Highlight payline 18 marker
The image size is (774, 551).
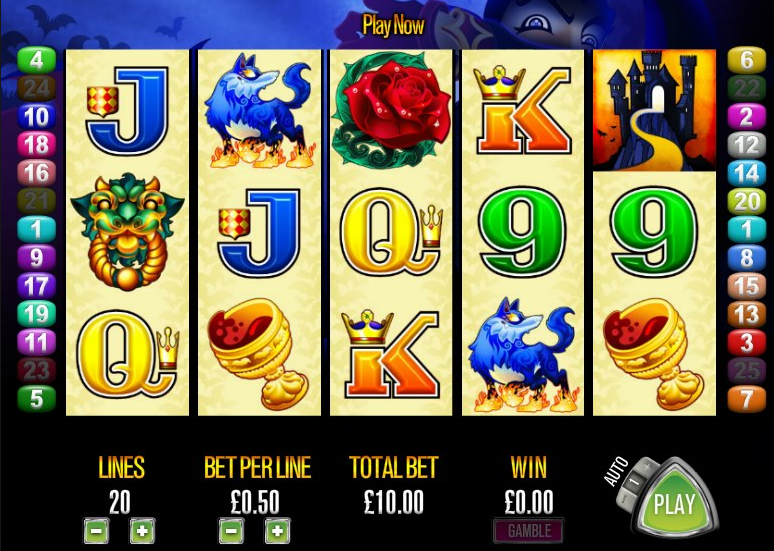coord(37,145)
